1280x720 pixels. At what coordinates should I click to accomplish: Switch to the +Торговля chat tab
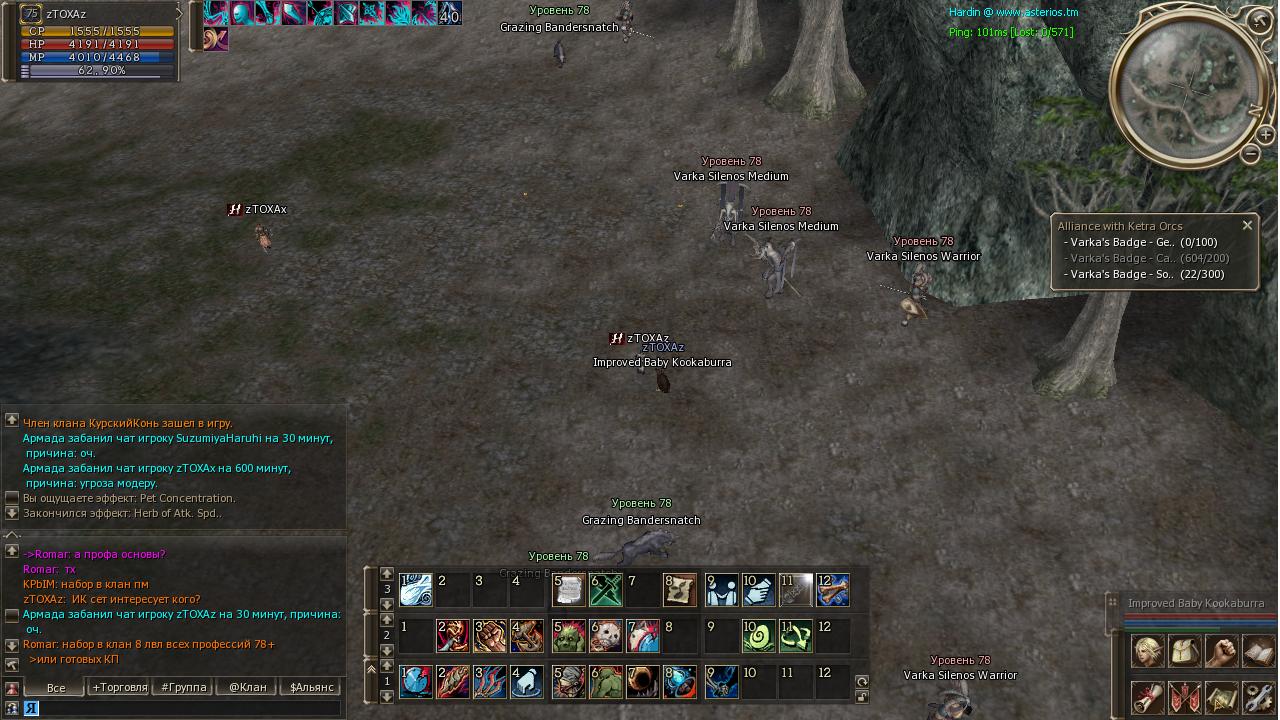pos(119,687)
